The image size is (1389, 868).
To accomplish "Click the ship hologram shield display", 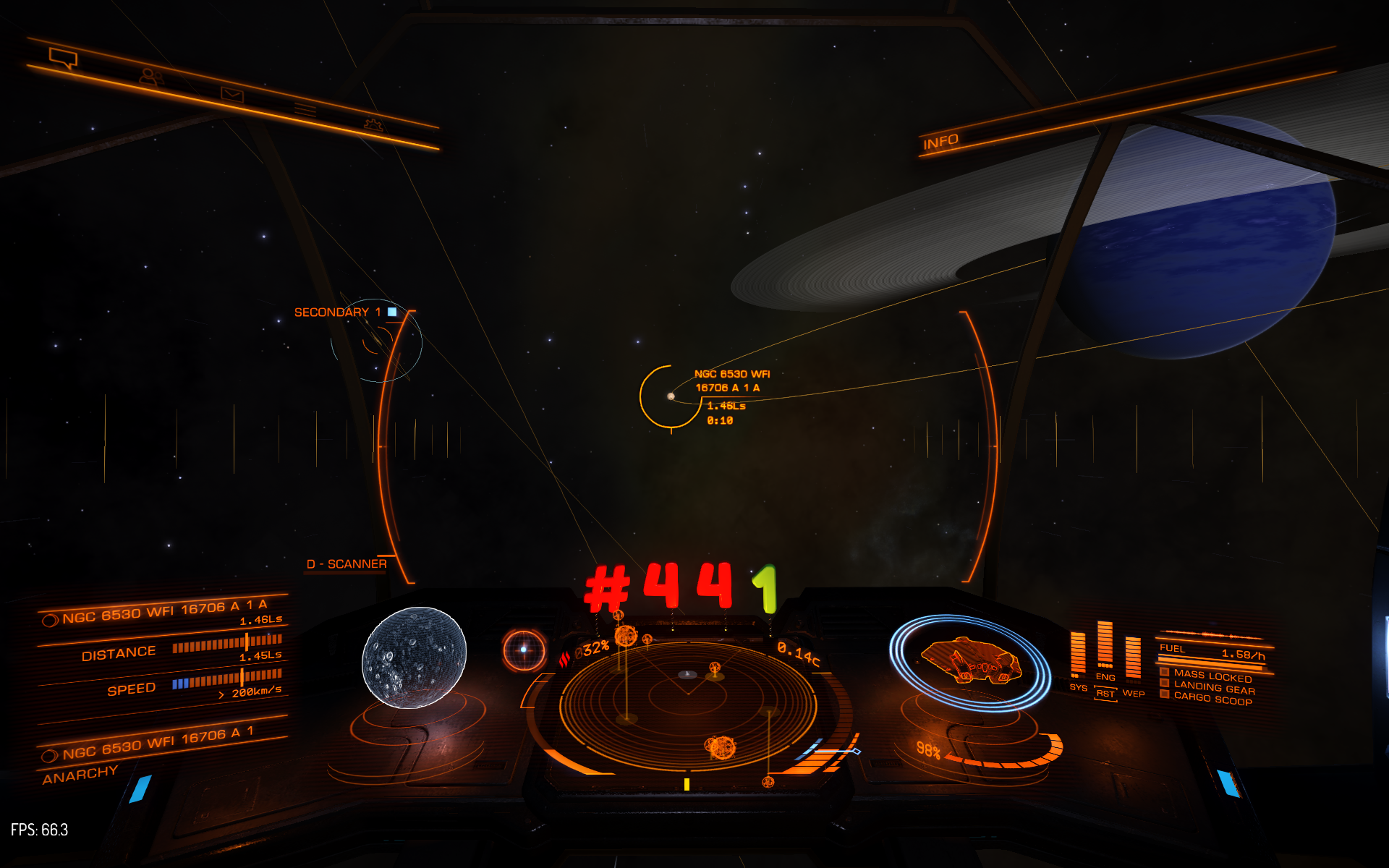I will pyautogui.click(x=970, y=662).
